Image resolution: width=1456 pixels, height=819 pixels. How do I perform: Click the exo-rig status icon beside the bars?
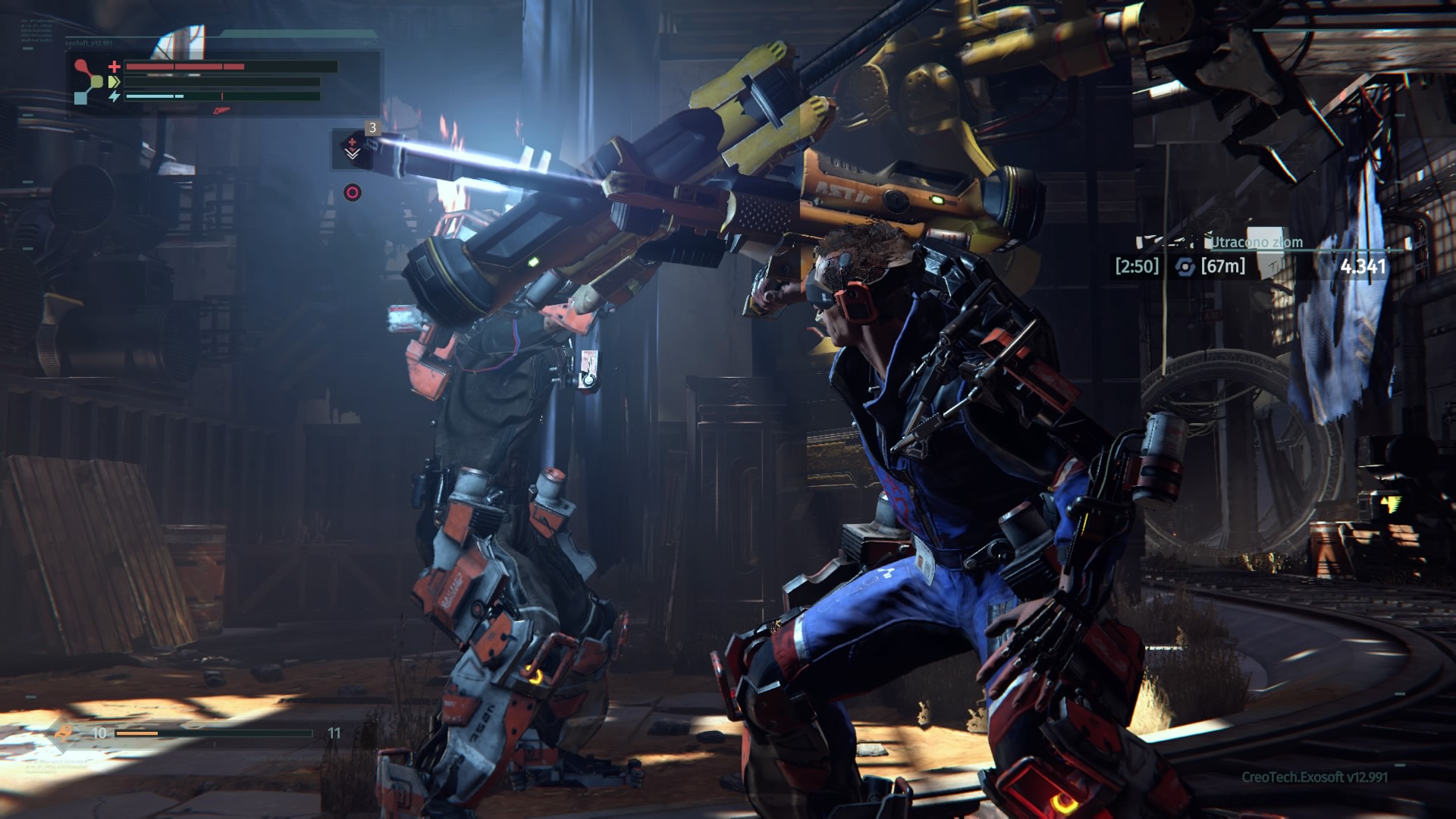click(x=88, y=82)
